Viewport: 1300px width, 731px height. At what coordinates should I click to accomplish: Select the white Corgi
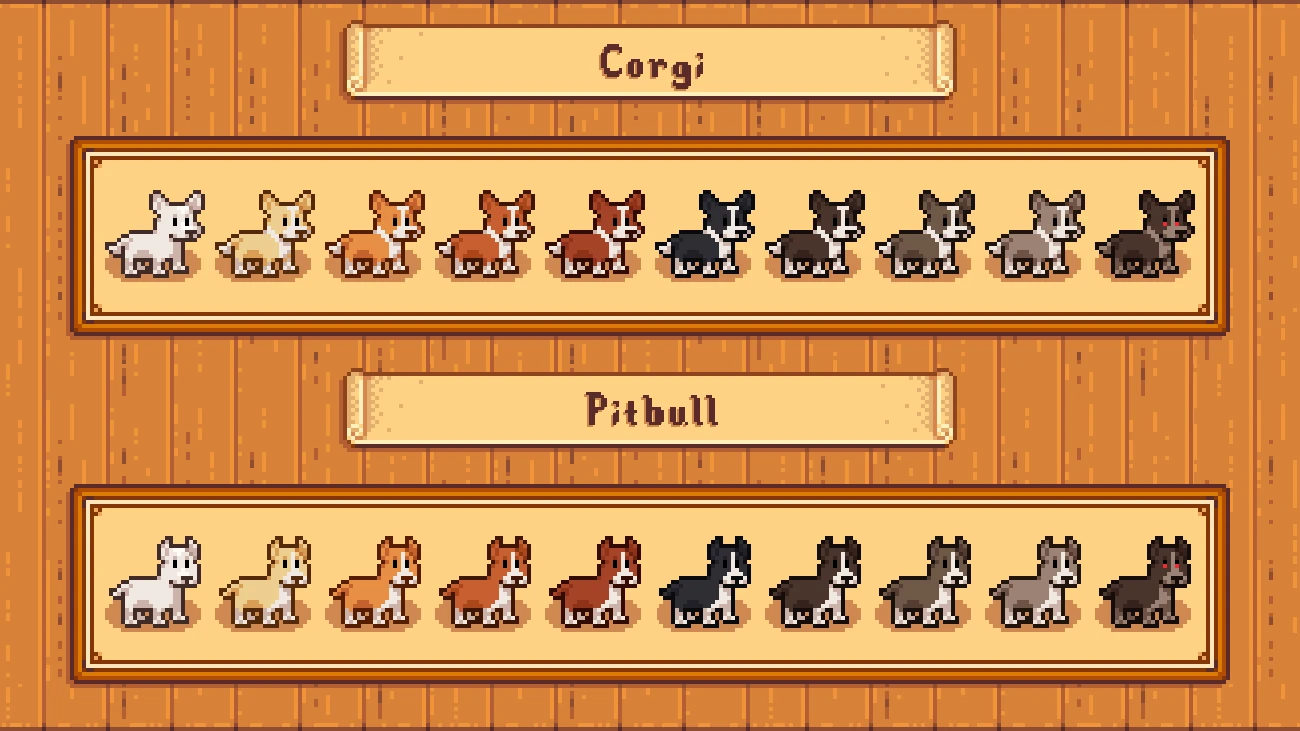point(157,236)
